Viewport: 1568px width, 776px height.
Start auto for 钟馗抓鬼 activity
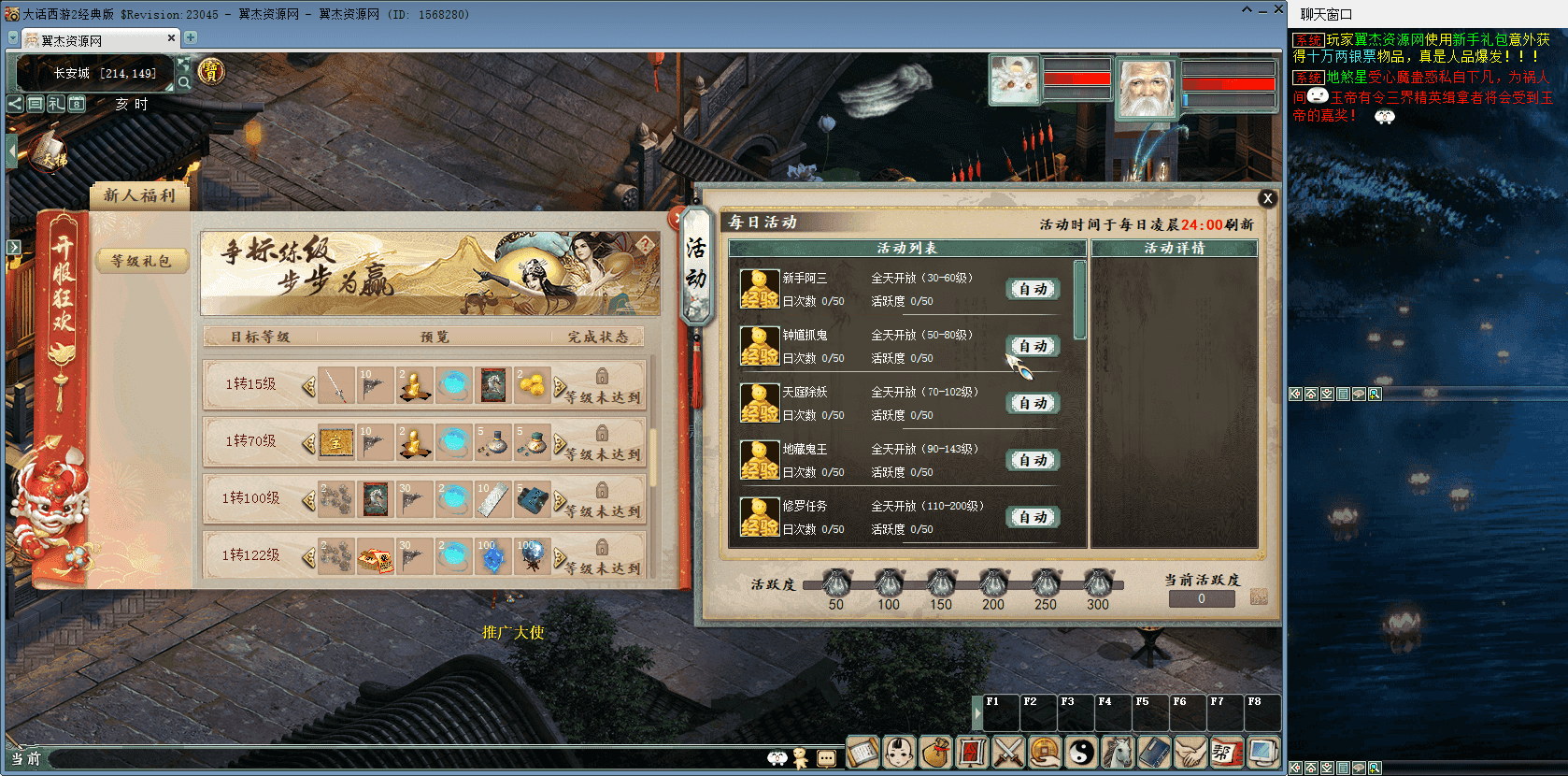click(x=1033, y=347)
